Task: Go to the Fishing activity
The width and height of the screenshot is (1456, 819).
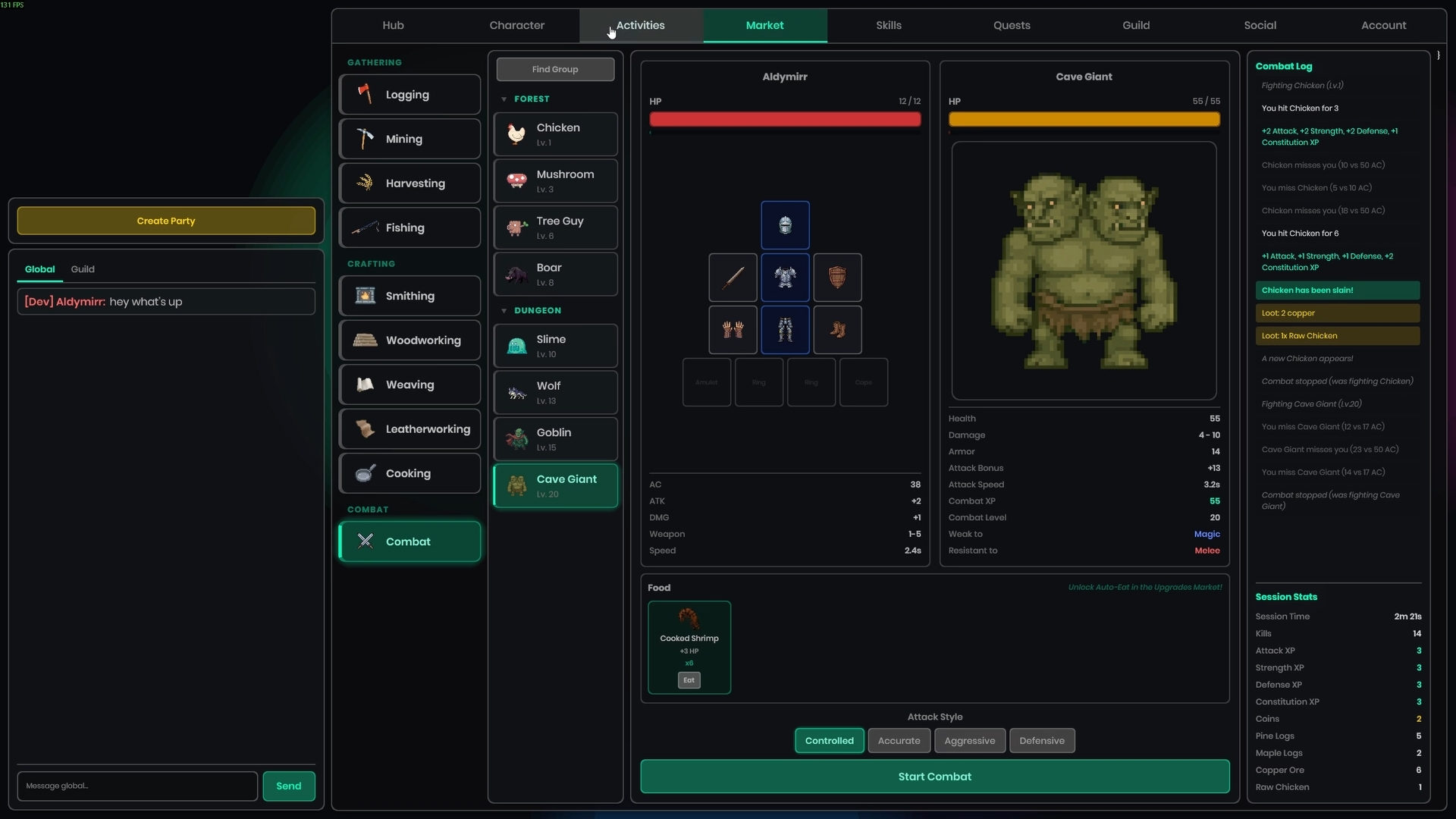Action: coord(409,227)
